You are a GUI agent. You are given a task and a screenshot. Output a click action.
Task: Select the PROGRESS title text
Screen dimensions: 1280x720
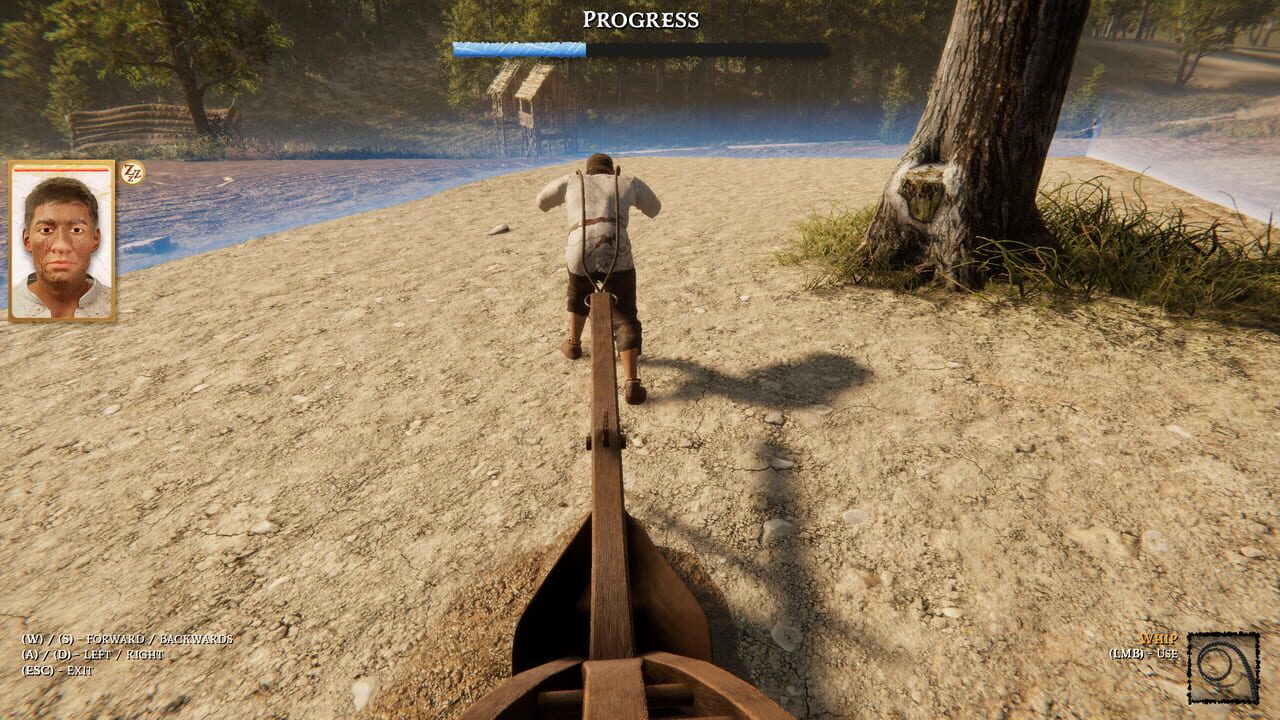(639, 18)
